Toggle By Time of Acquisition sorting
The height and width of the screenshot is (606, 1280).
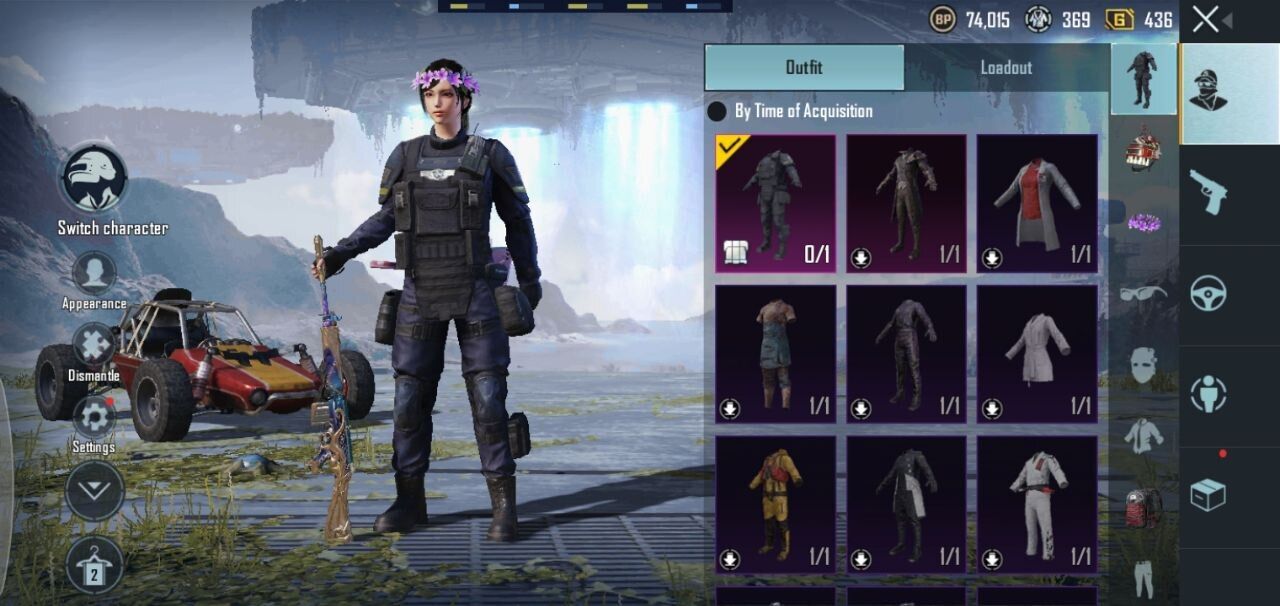(x=717, y=111)
